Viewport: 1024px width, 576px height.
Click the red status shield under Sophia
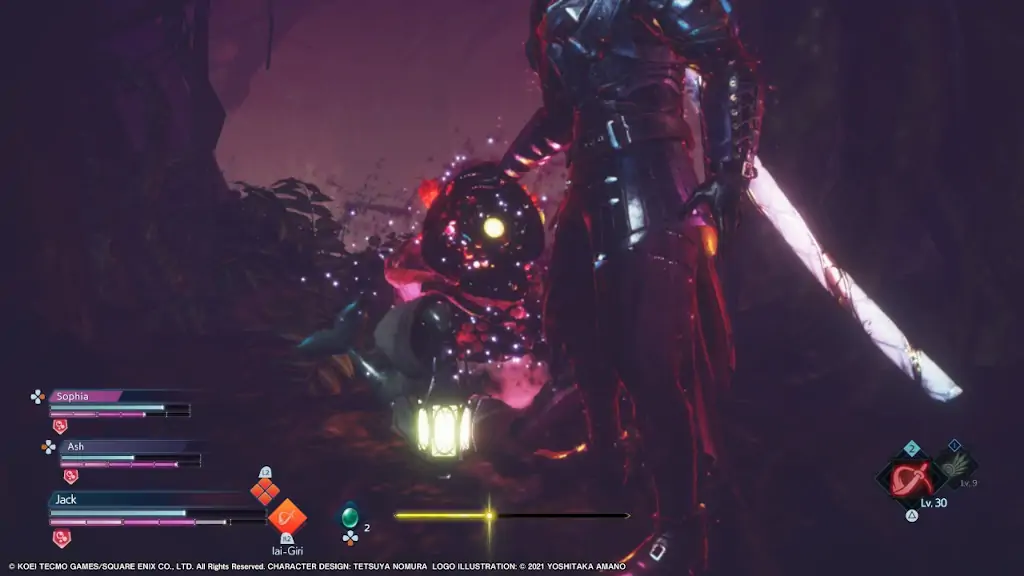click(59, 426)
